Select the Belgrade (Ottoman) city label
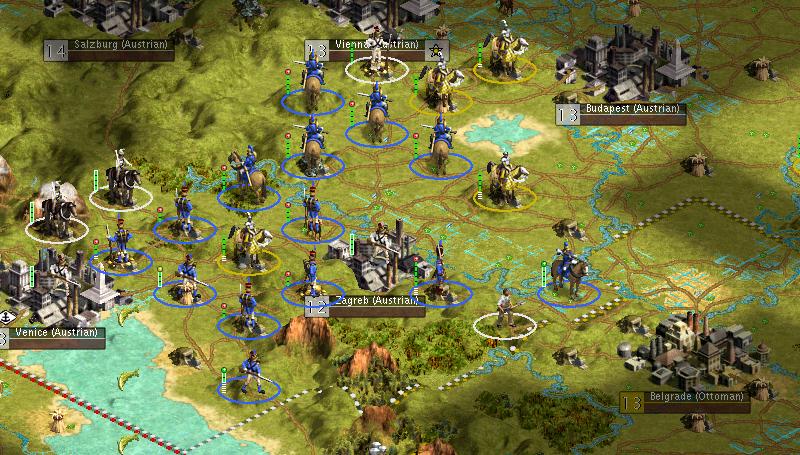This screenshot has width=800, height=455. pyautogui.click(x=694, y=398)
